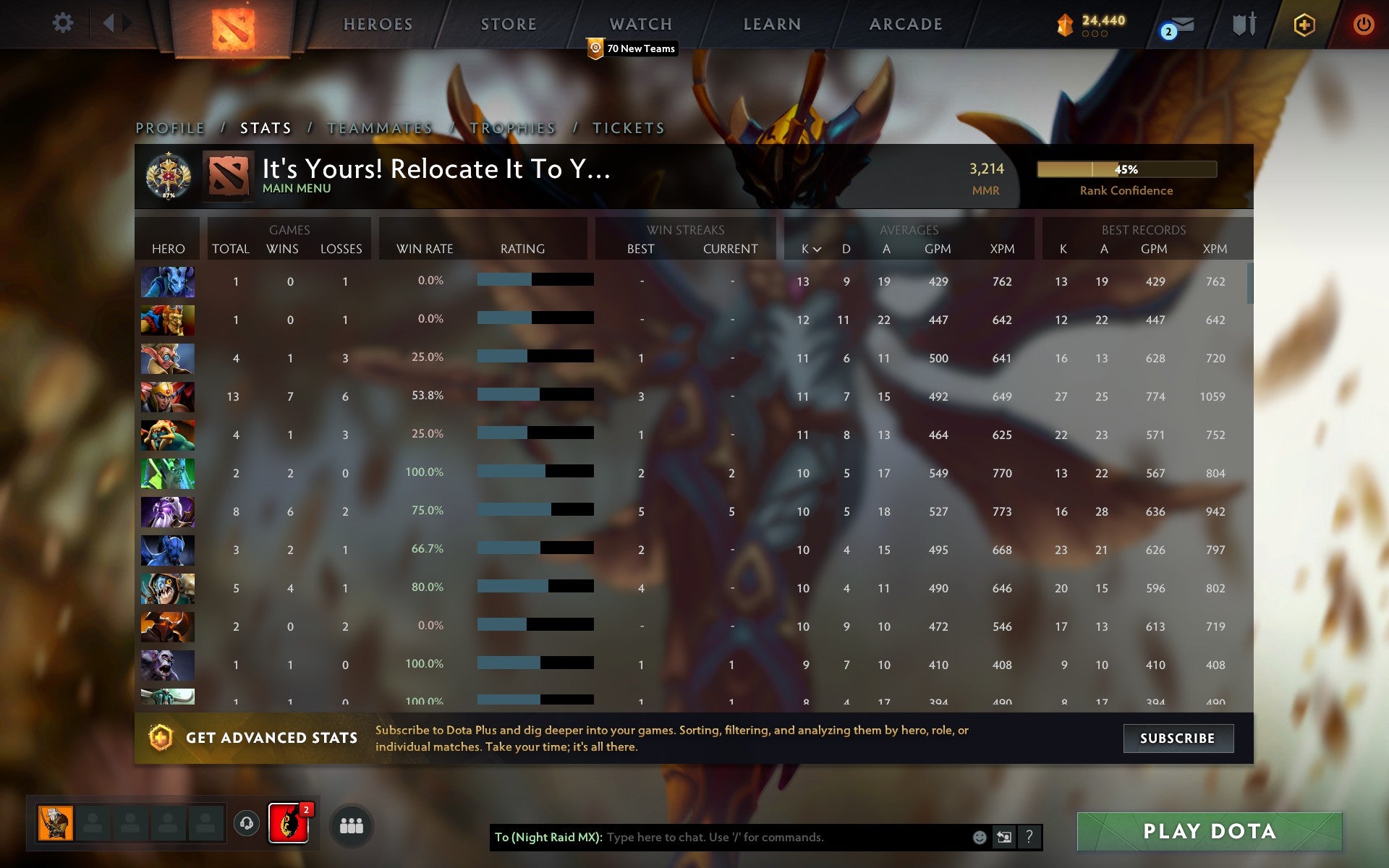Click the power button to exit
Image resolution: width=1389 pixels, height=868 pixels.
click(1364, 22)
